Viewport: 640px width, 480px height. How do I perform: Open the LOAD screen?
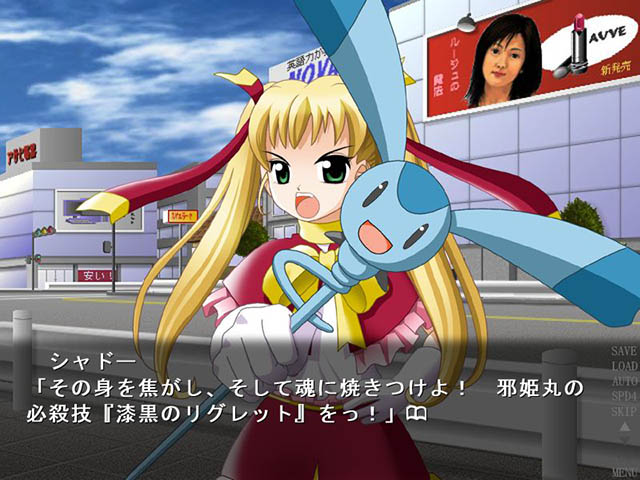click(623, 366)
